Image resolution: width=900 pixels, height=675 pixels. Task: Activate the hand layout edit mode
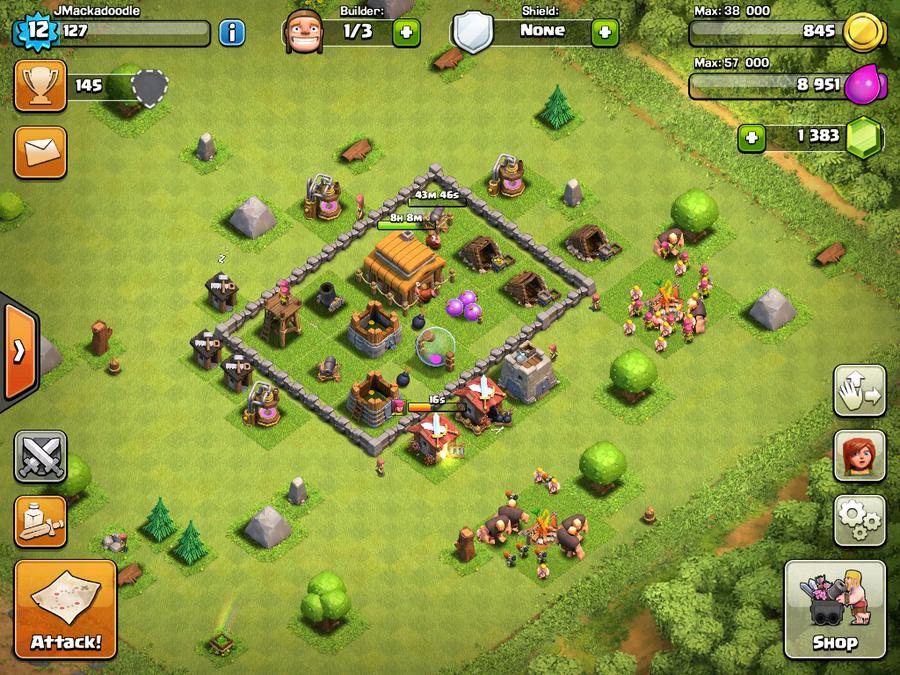[860, 391]
